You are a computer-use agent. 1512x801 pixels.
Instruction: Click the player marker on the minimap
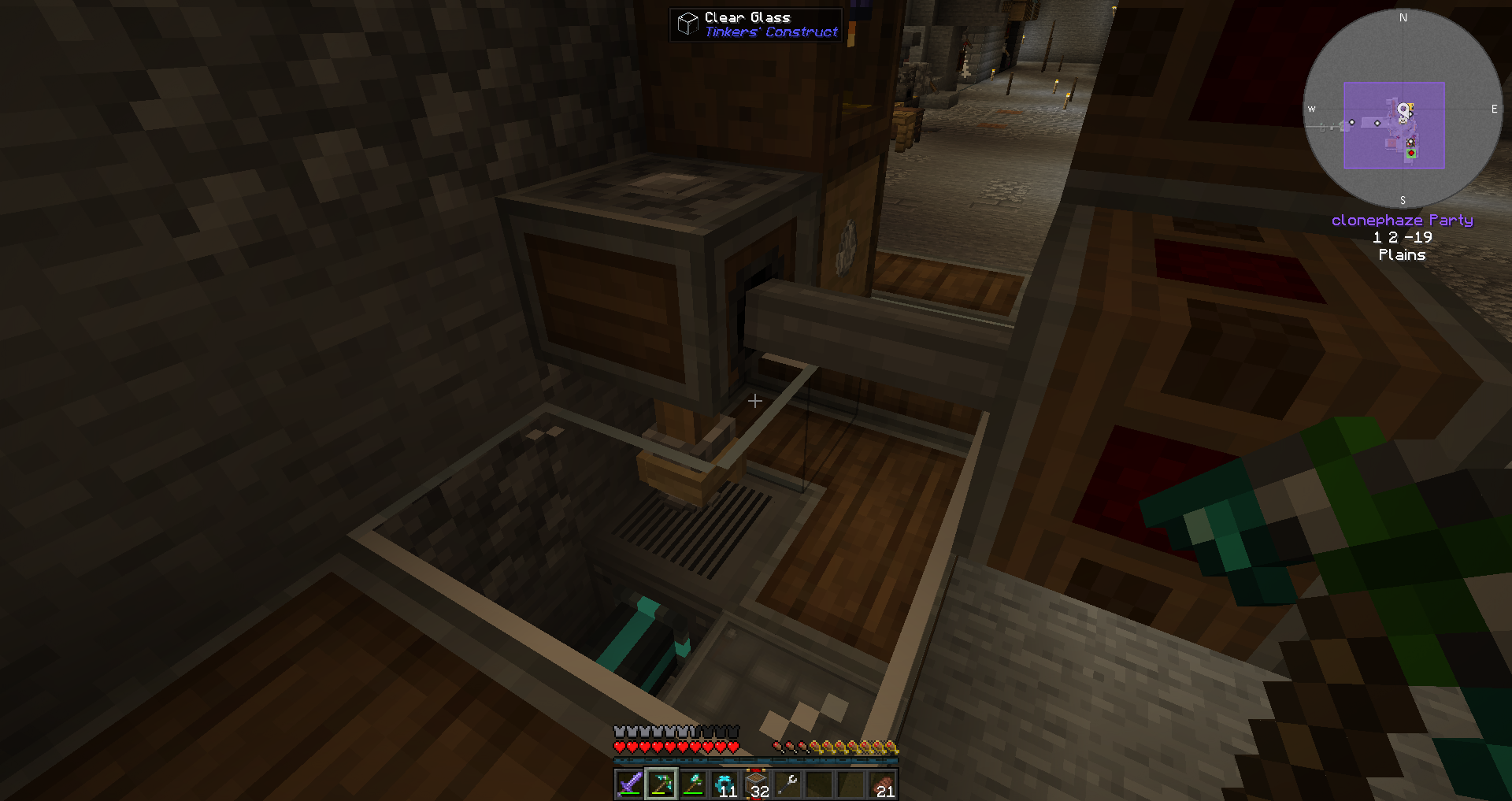[x=1404, y=109]
